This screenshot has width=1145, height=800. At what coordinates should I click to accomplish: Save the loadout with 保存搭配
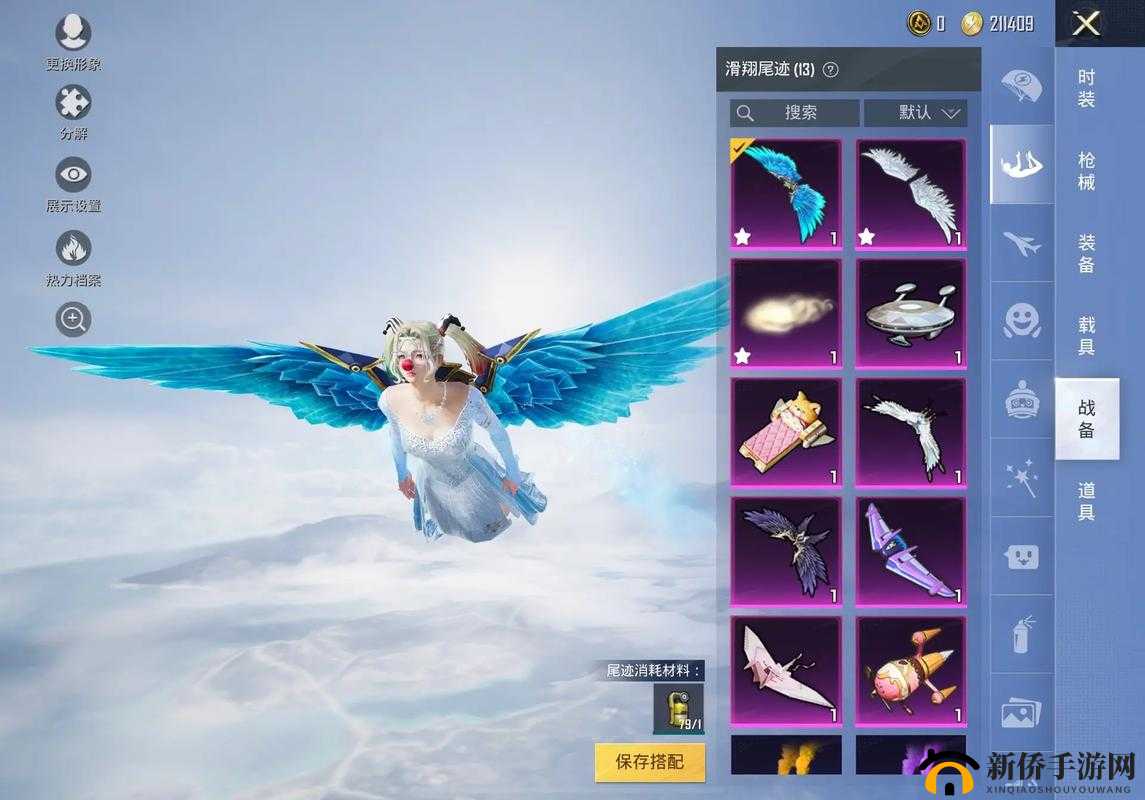click(x=649, y=762)
